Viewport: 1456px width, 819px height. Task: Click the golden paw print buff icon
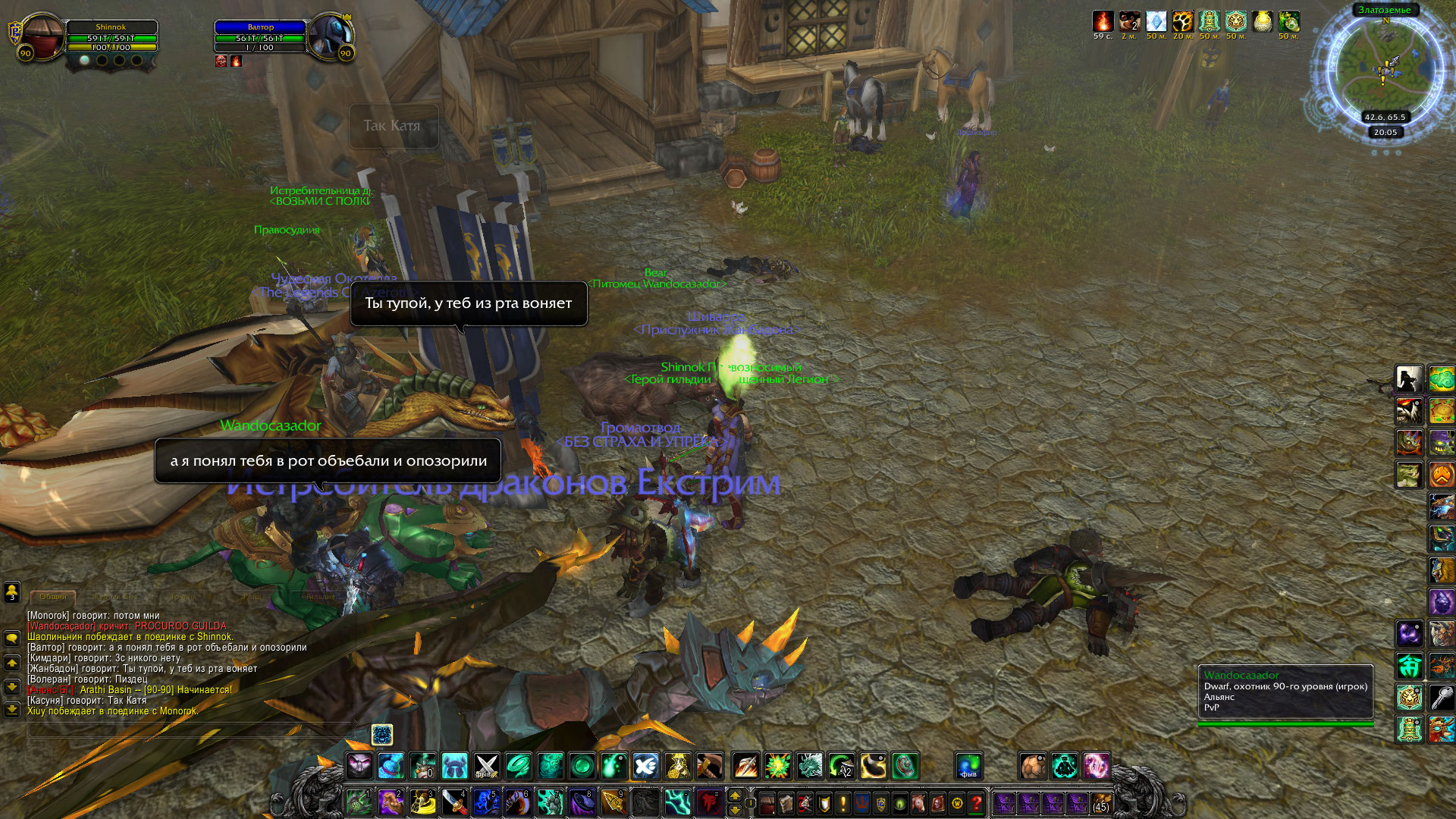pos(1182,21)
